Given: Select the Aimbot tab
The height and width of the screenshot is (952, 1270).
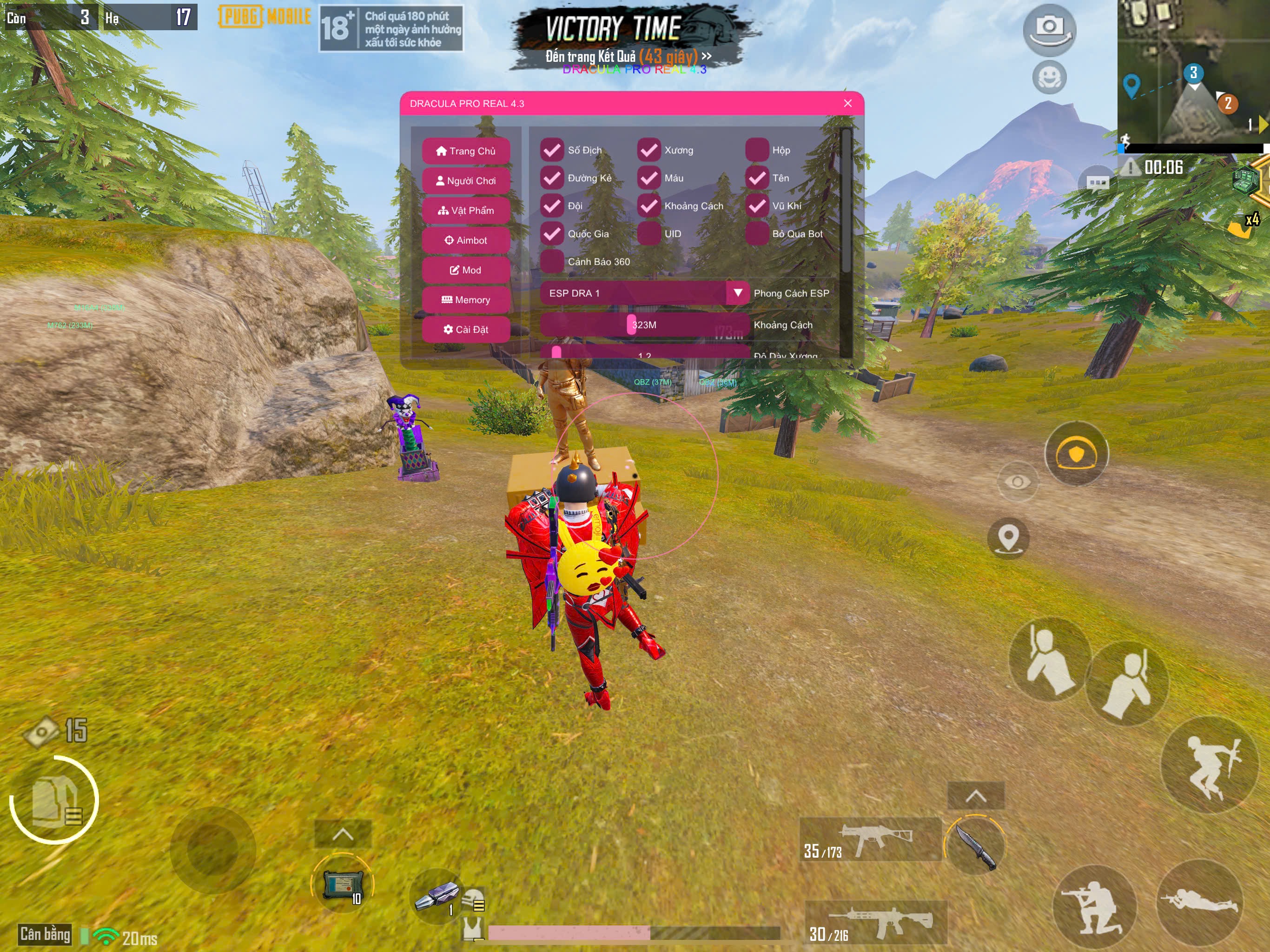Looking at the screenshot, I should (x=466, y=241).
